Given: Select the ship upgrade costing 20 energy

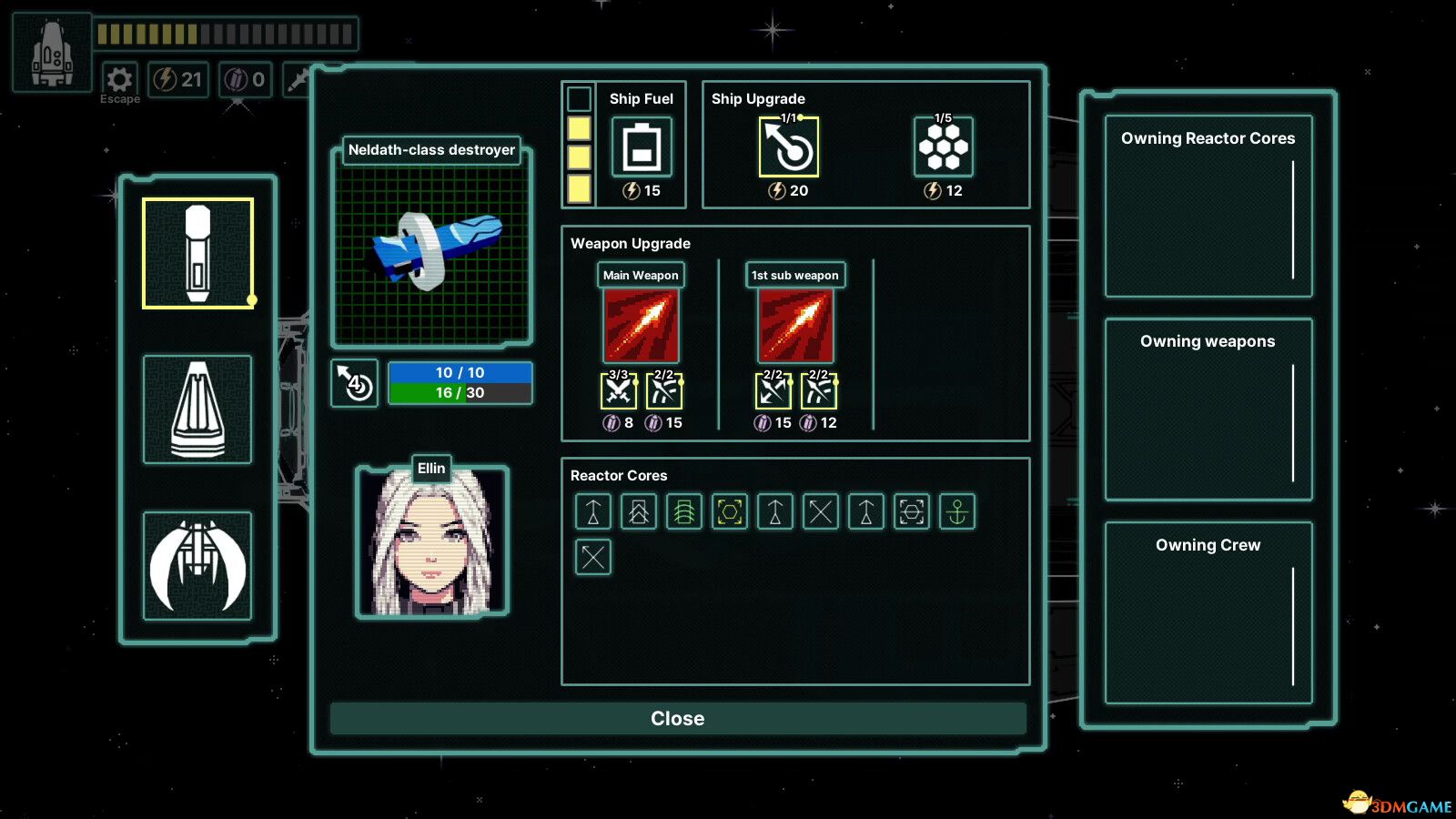Looking at the screenshot, I should [789, 147].
